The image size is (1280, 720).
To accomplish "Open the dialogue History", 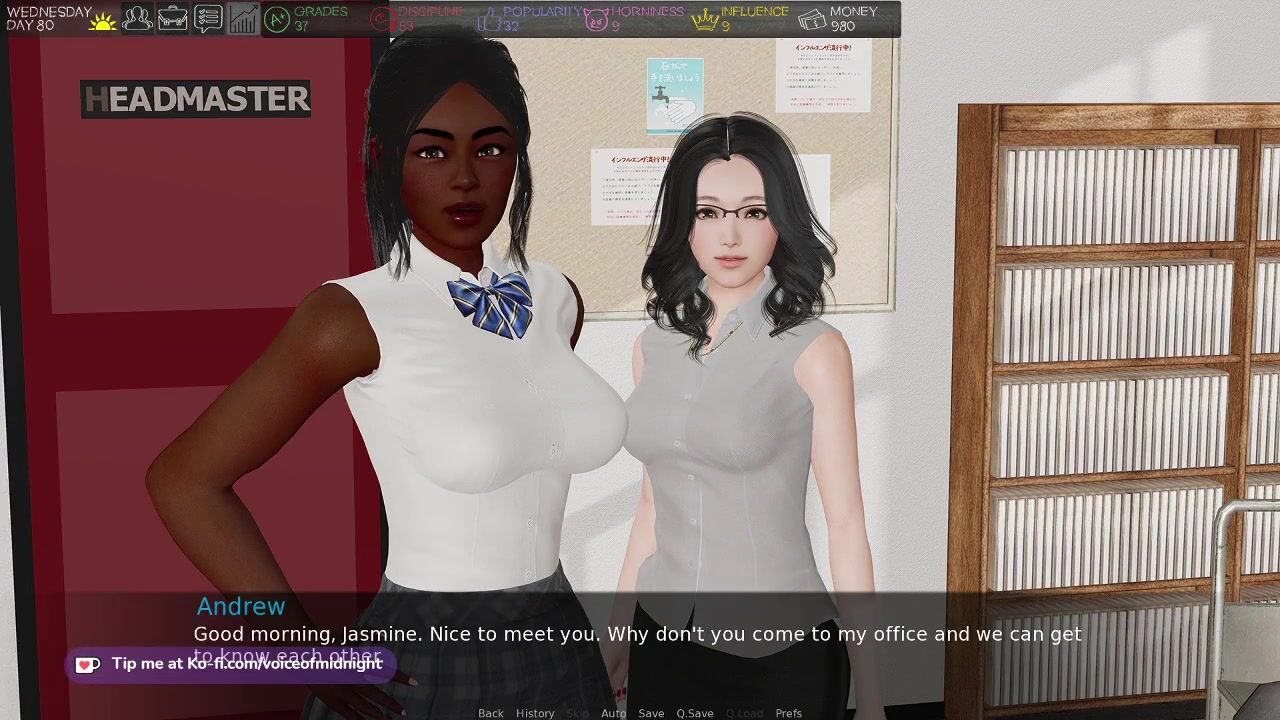I will click(x=535, y=713).
